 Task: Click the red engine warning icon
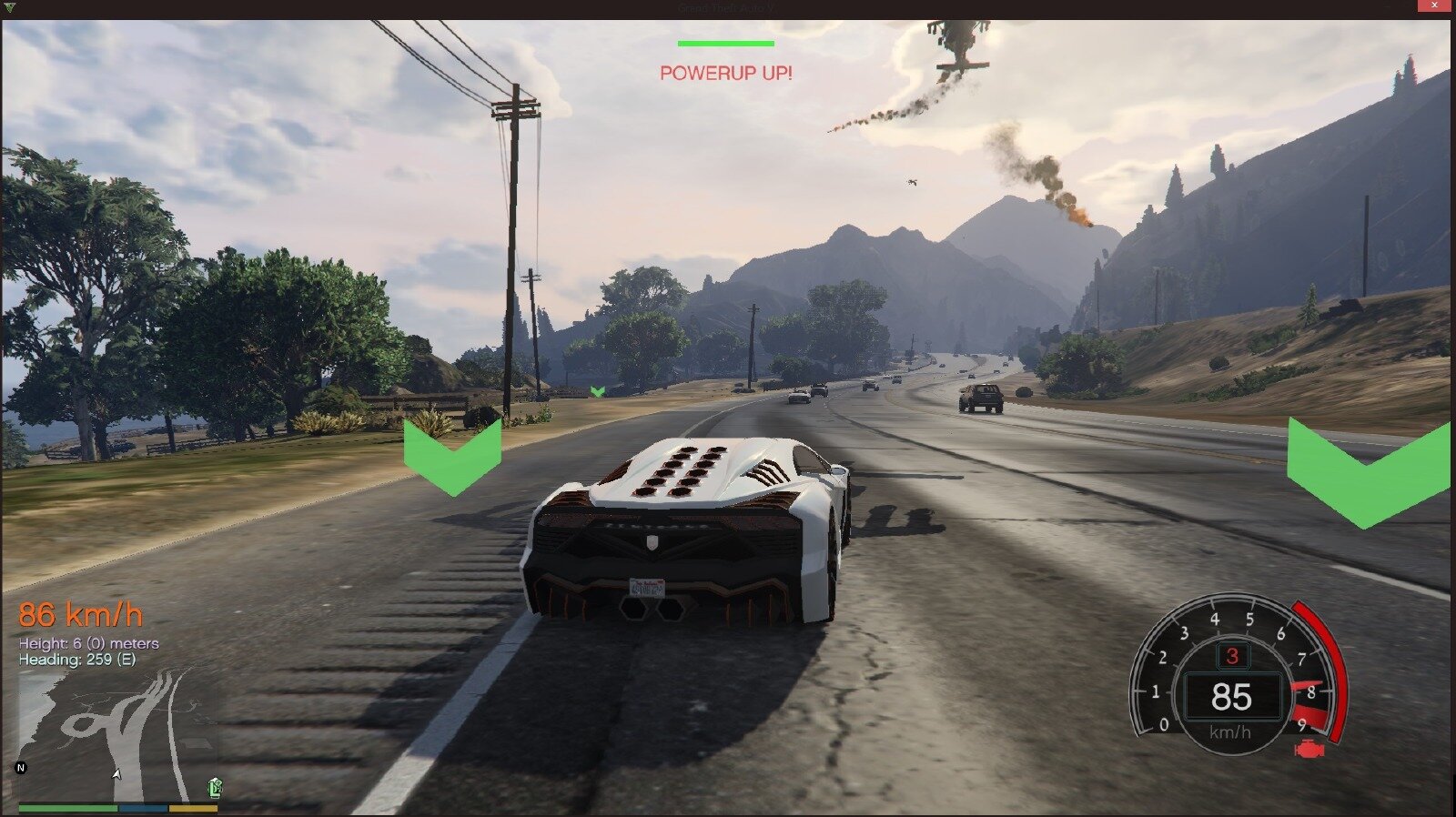click(x=1309, y=751)
